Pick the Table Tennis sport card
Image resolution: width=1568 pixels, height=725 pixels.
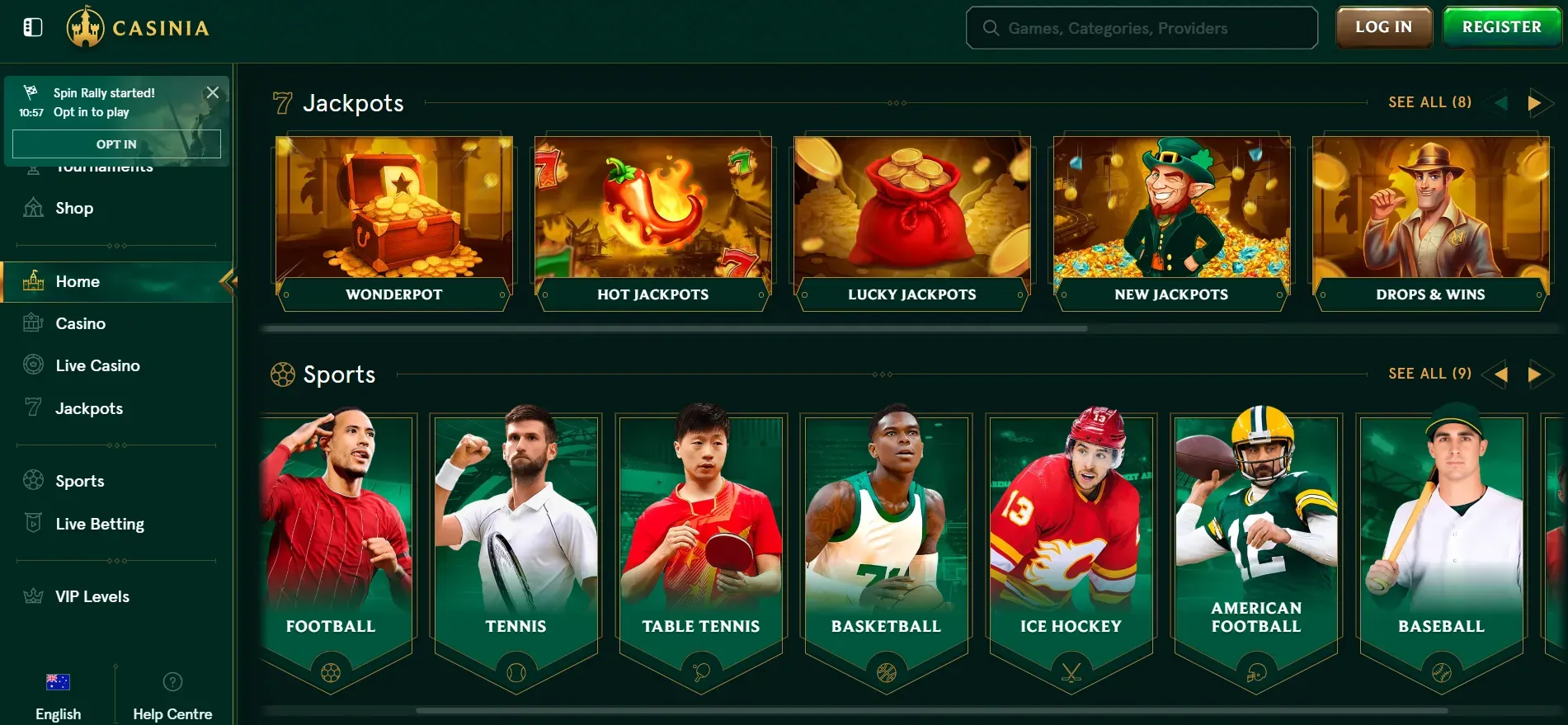point(701,544)
